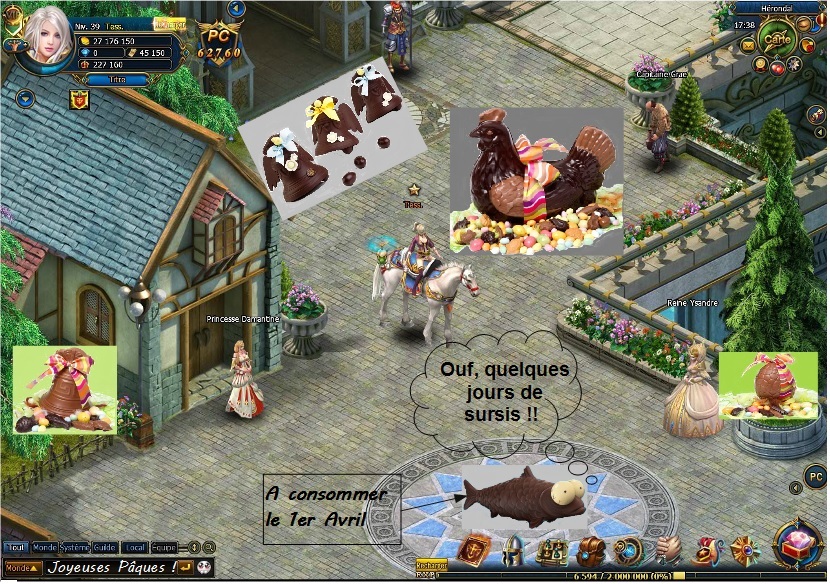
Task: Click the Recharger button
Action: point(432,564)
